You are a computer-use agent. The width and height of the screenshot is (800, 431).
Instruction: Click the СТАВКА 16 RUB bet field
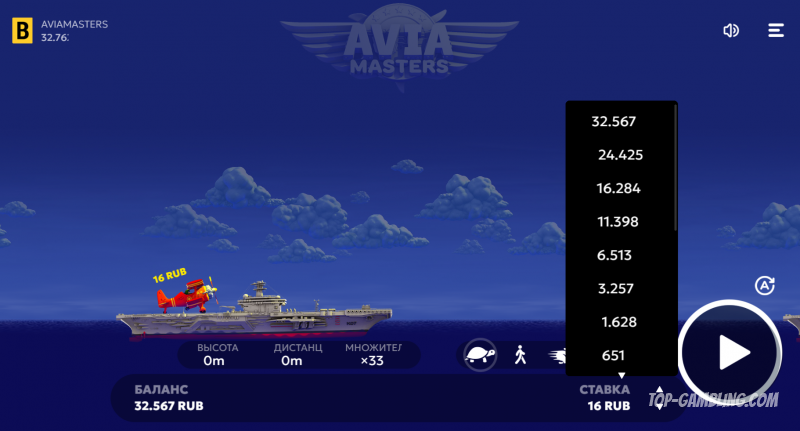pos(604,397)
